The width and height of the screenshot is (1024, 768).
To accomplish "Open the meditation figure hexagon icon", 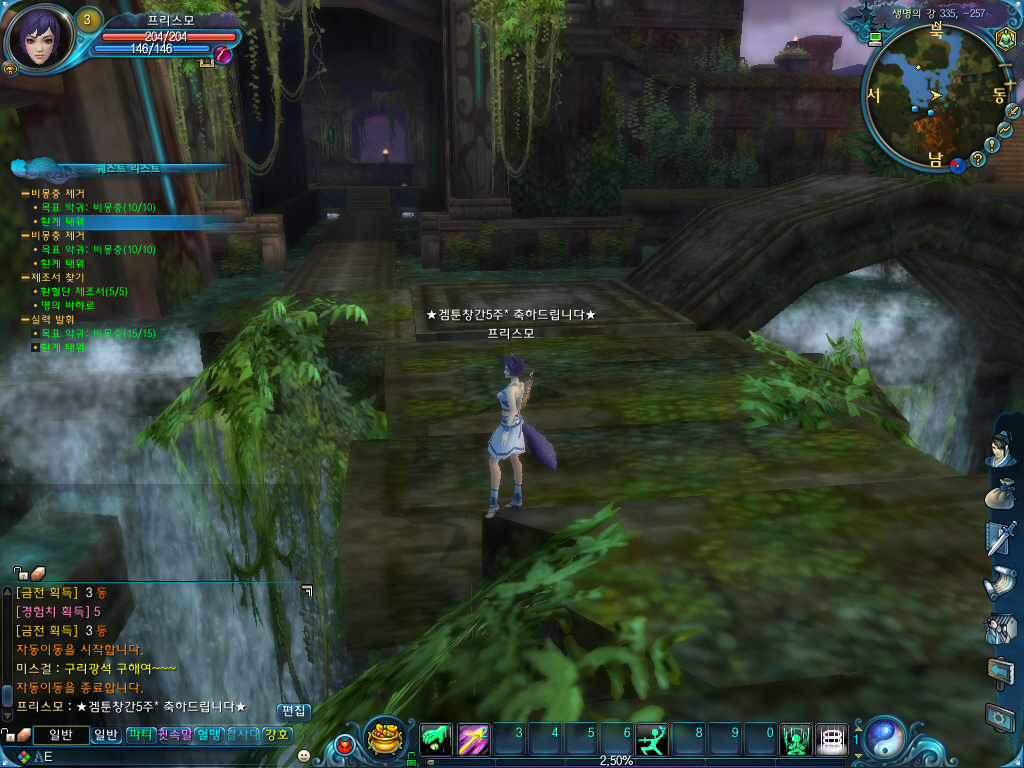I will click(x=1005, y=39).
